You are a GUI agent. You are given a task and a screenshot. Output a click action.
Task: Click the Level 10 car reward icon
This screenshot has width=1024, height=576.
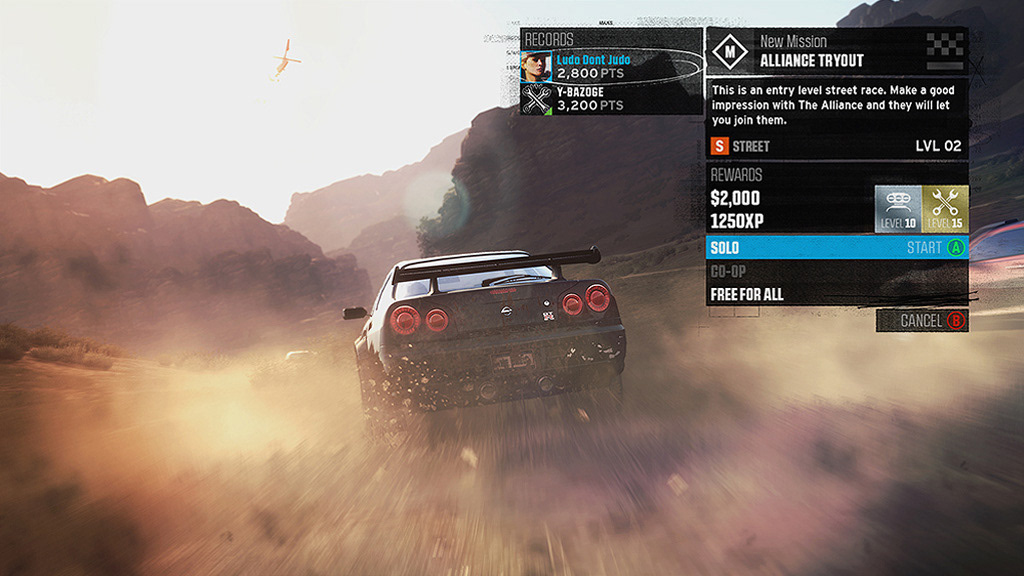(x=898, y=209)
